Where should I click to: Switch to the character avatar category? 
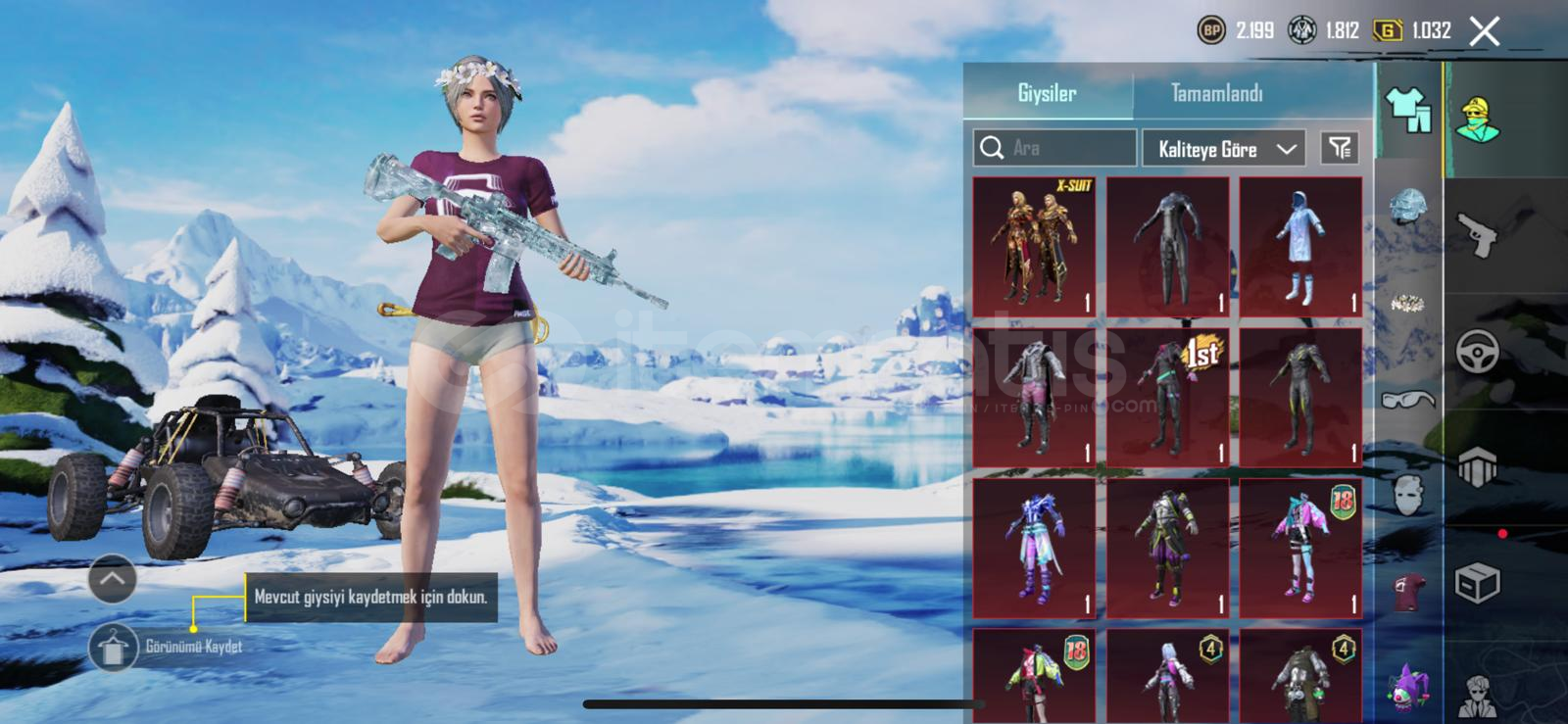point(1478,121)
